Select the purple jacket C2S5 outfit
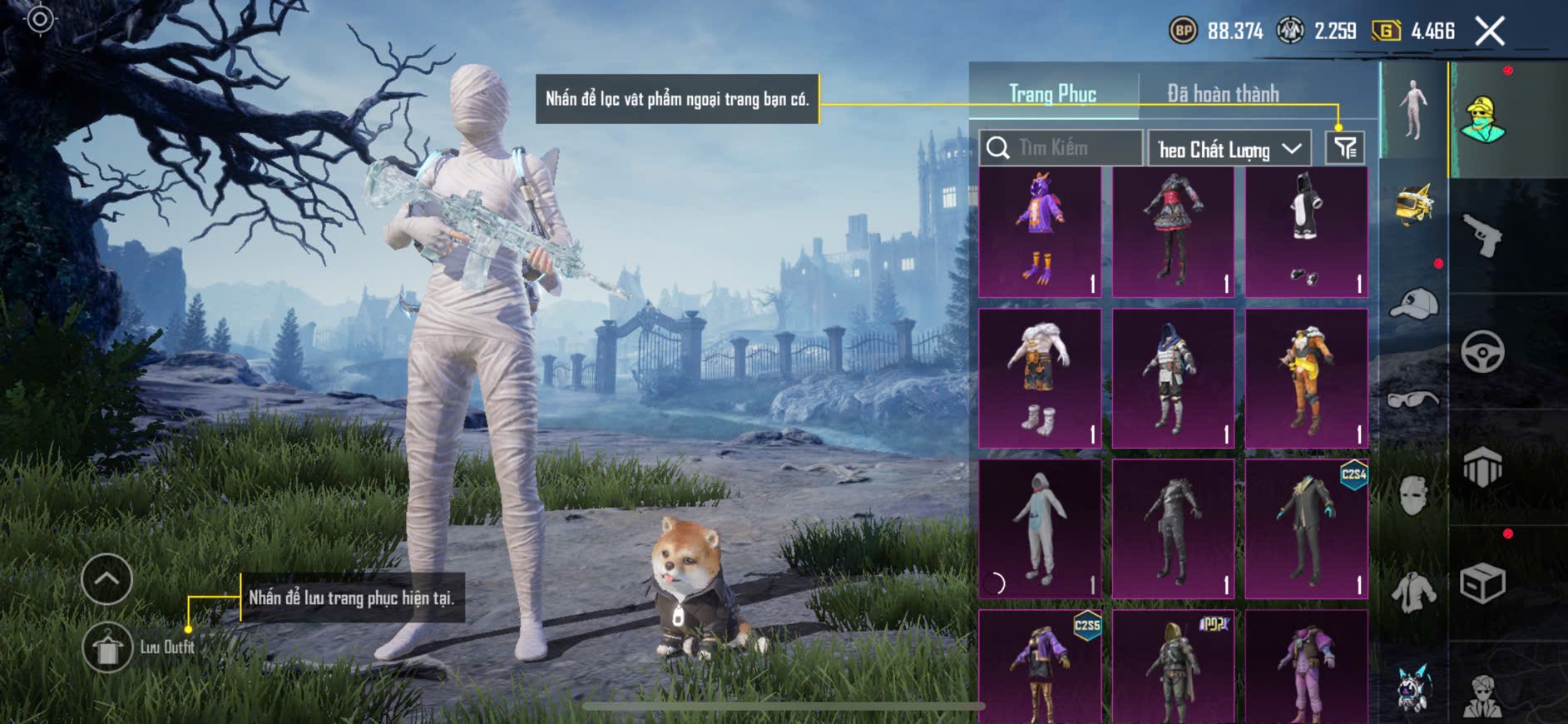 tap(1040, 666)
